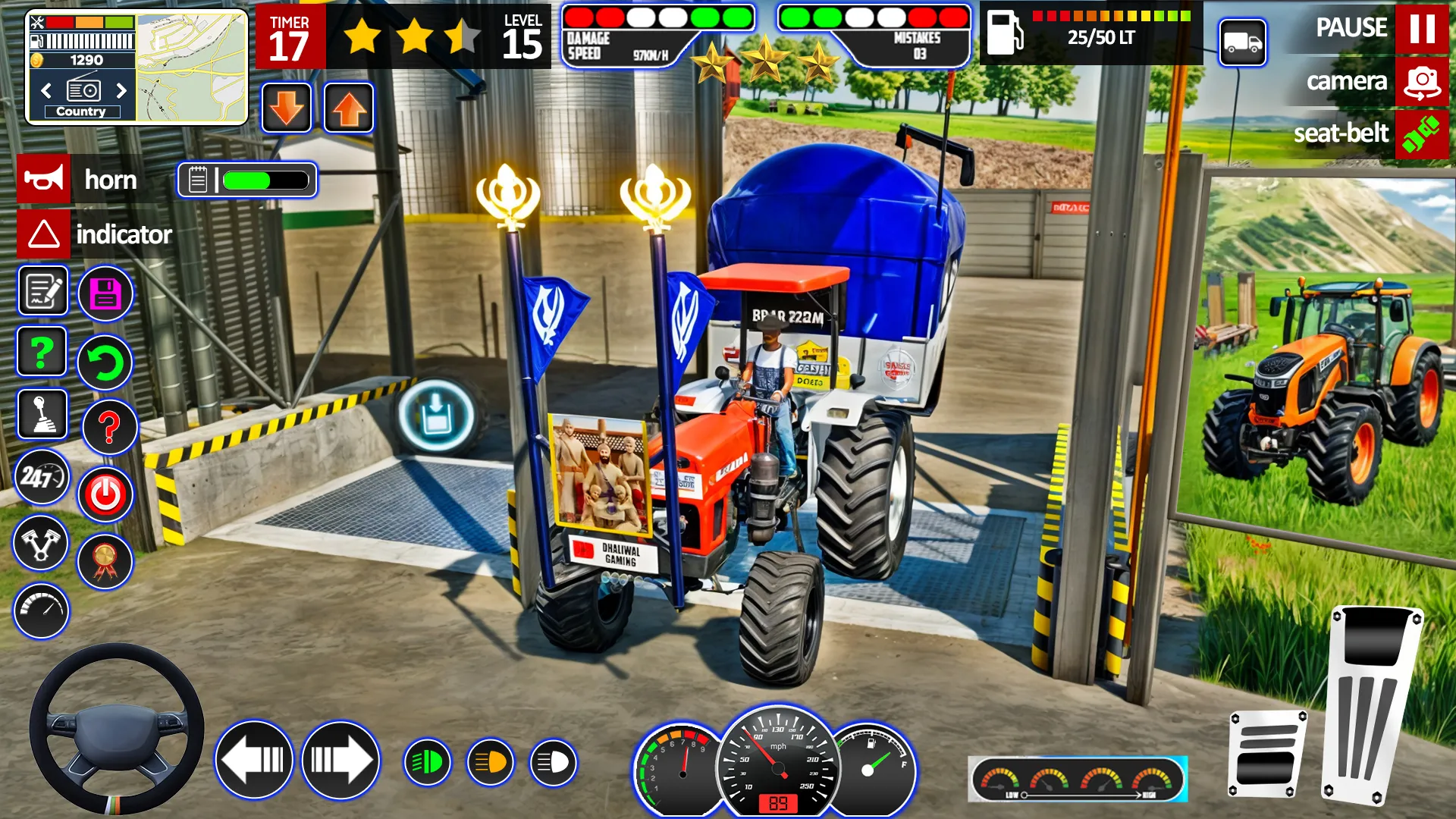The height and width of the screenshot is (819, 1456).
Task: Open the minimap
Action: tap(192, 67)
